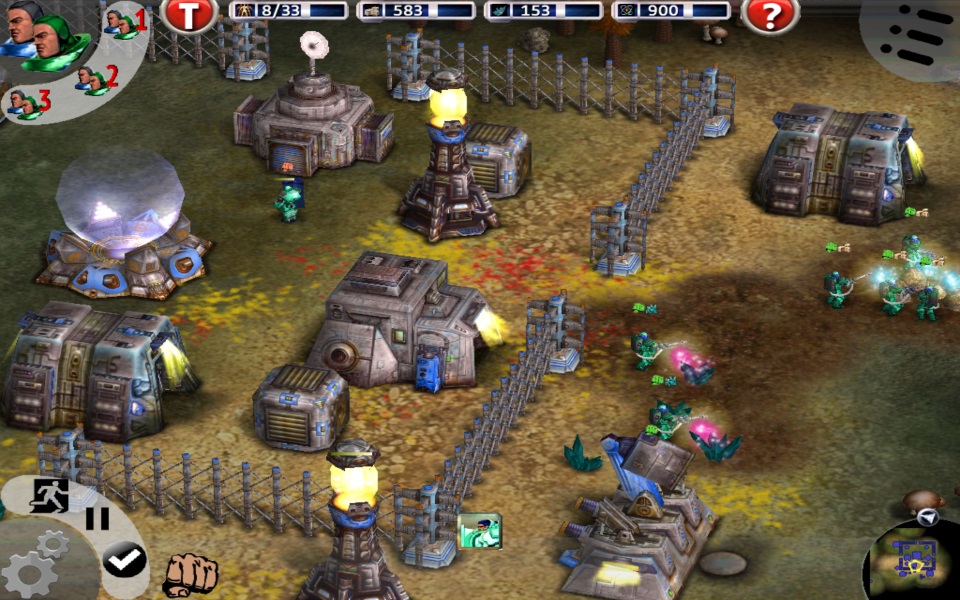Click the small arrow above the minimap
Screen dimensions: 960x600
click(929, 517)
